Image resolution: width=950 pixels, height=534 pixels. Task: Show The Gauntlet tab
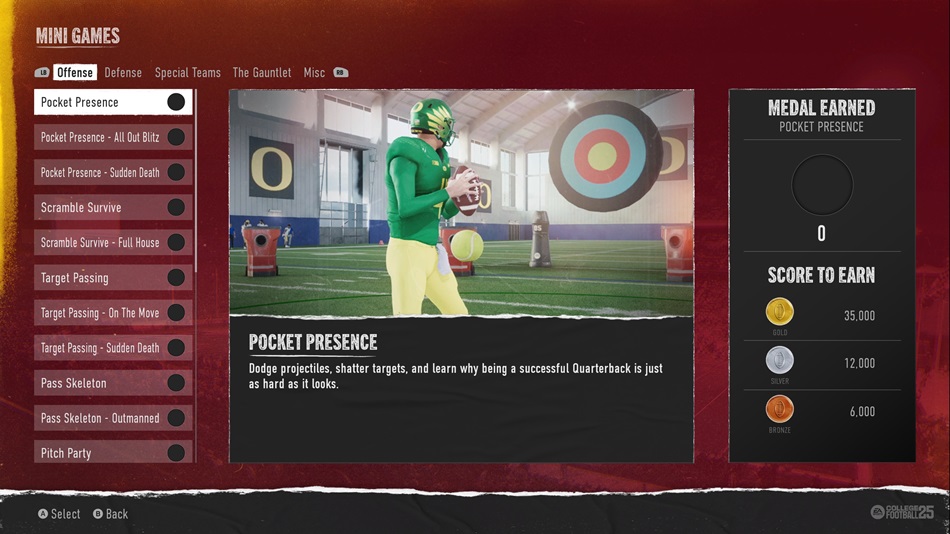262,73
